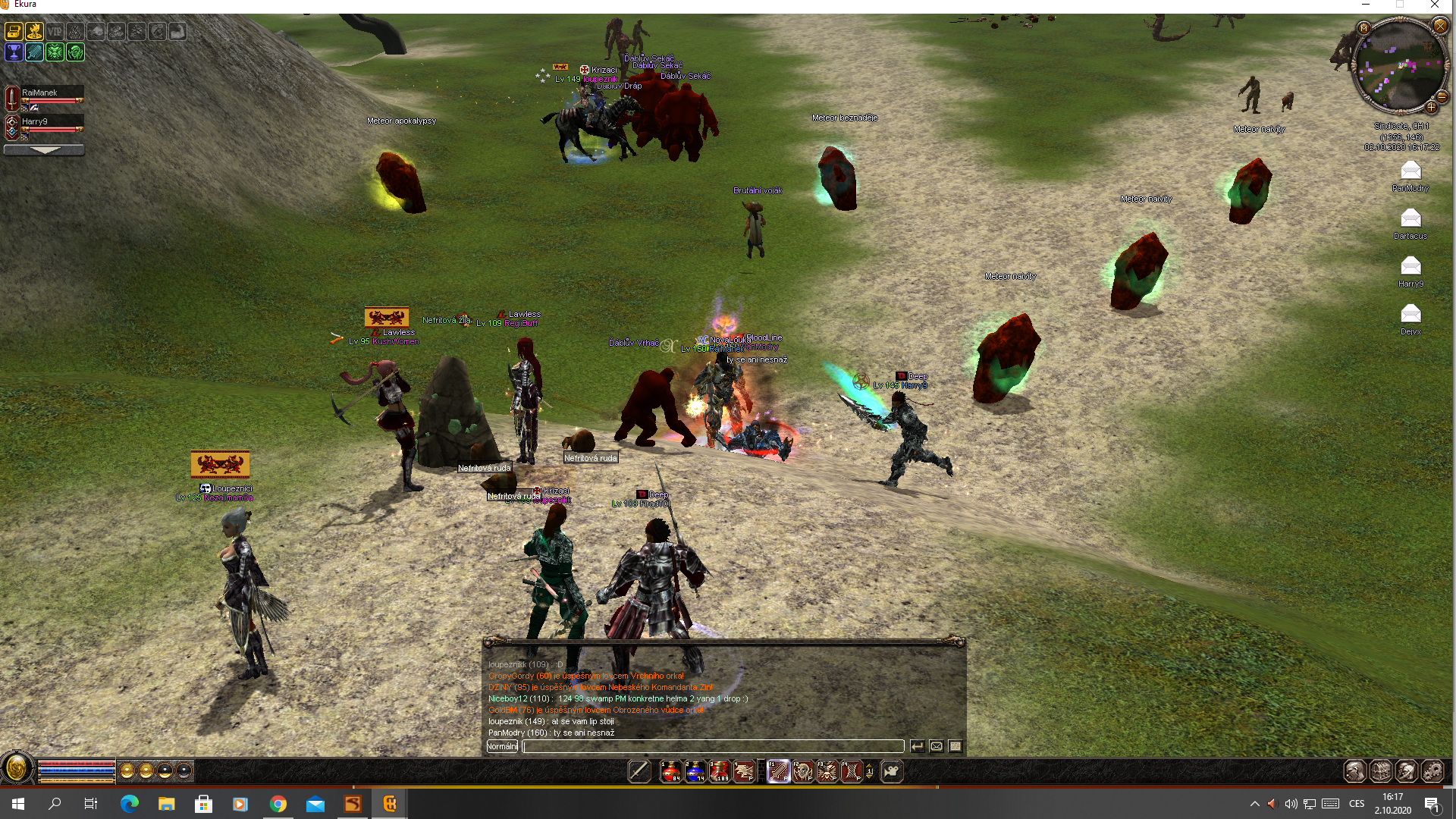Open whisper envelope from PanModry
The height and width of the screenshot is (819, 1456).
[1410, 171]
